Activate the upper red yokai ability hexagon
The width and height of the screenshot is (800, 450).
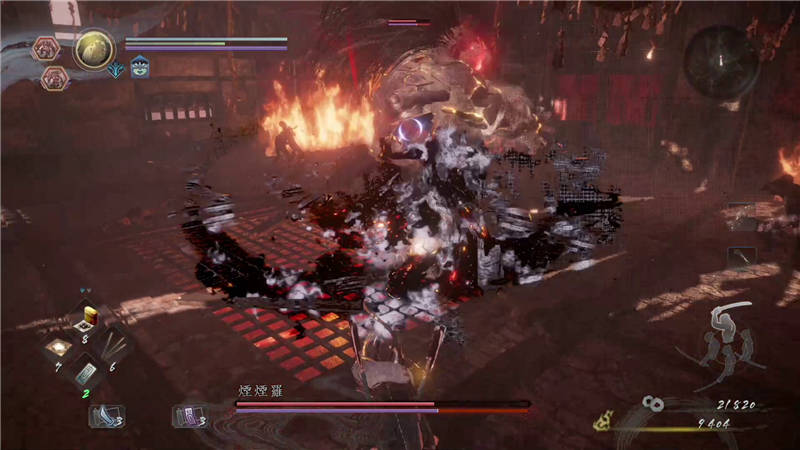point(46,47)
